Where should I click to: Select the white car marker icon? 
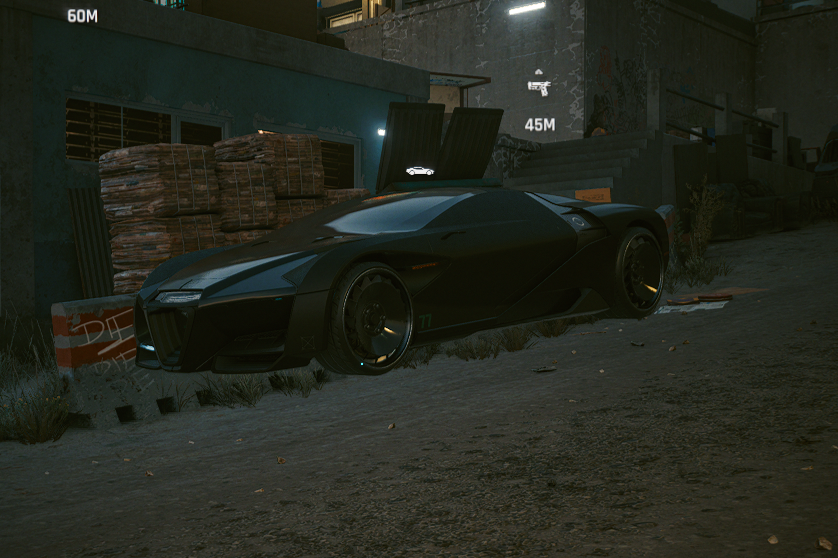point(420,171)
